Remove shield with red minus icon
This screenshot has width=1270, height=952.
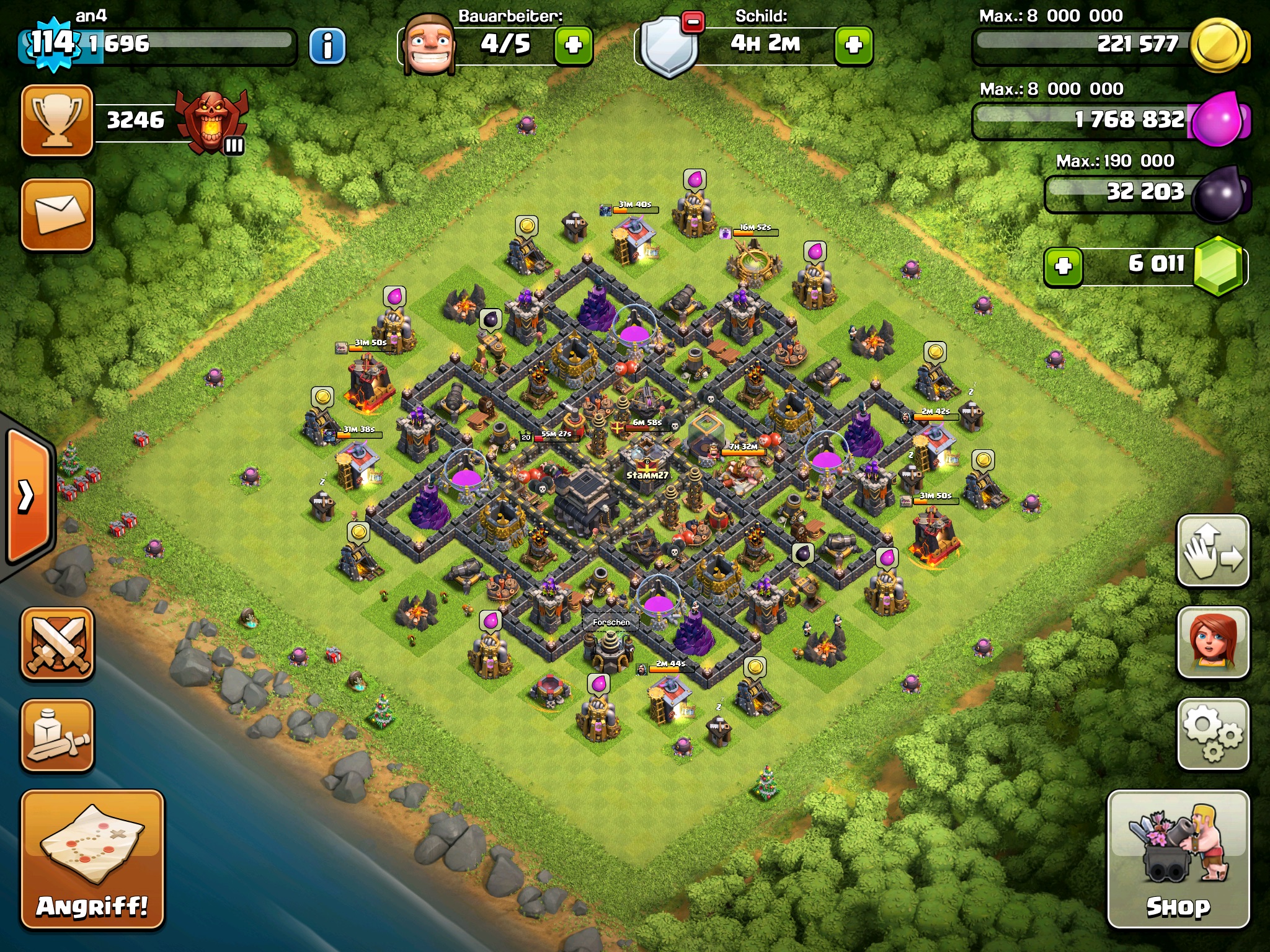pos(693,22)
